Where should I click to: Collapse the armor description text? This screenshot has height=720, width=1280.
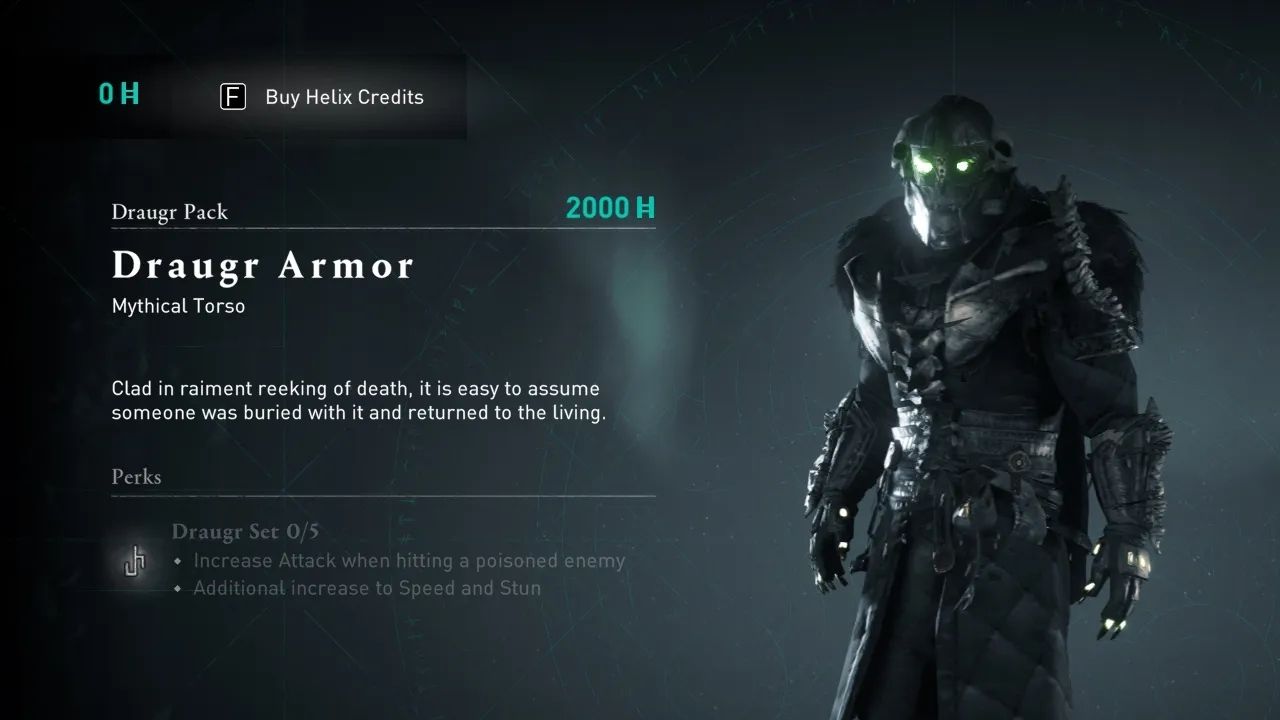click(355, 400)
